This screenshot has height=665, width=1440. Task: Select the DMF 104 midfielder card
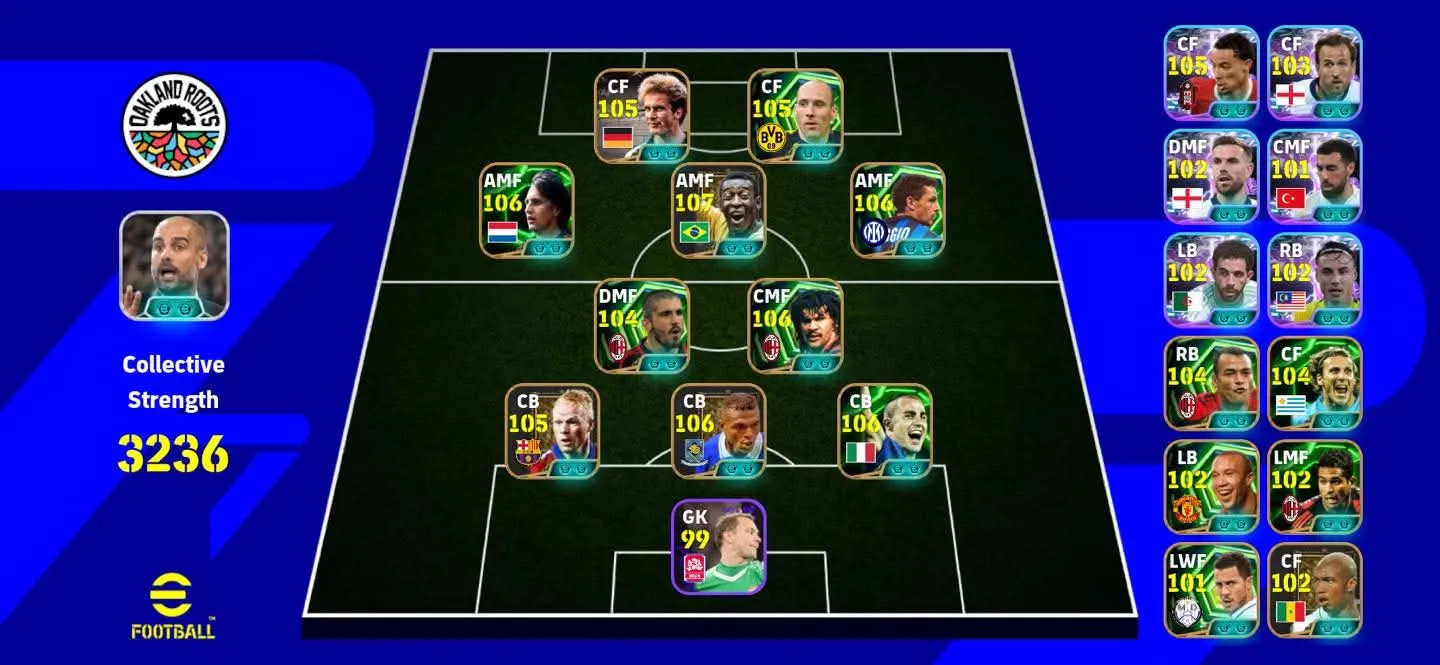coord(642,326)
